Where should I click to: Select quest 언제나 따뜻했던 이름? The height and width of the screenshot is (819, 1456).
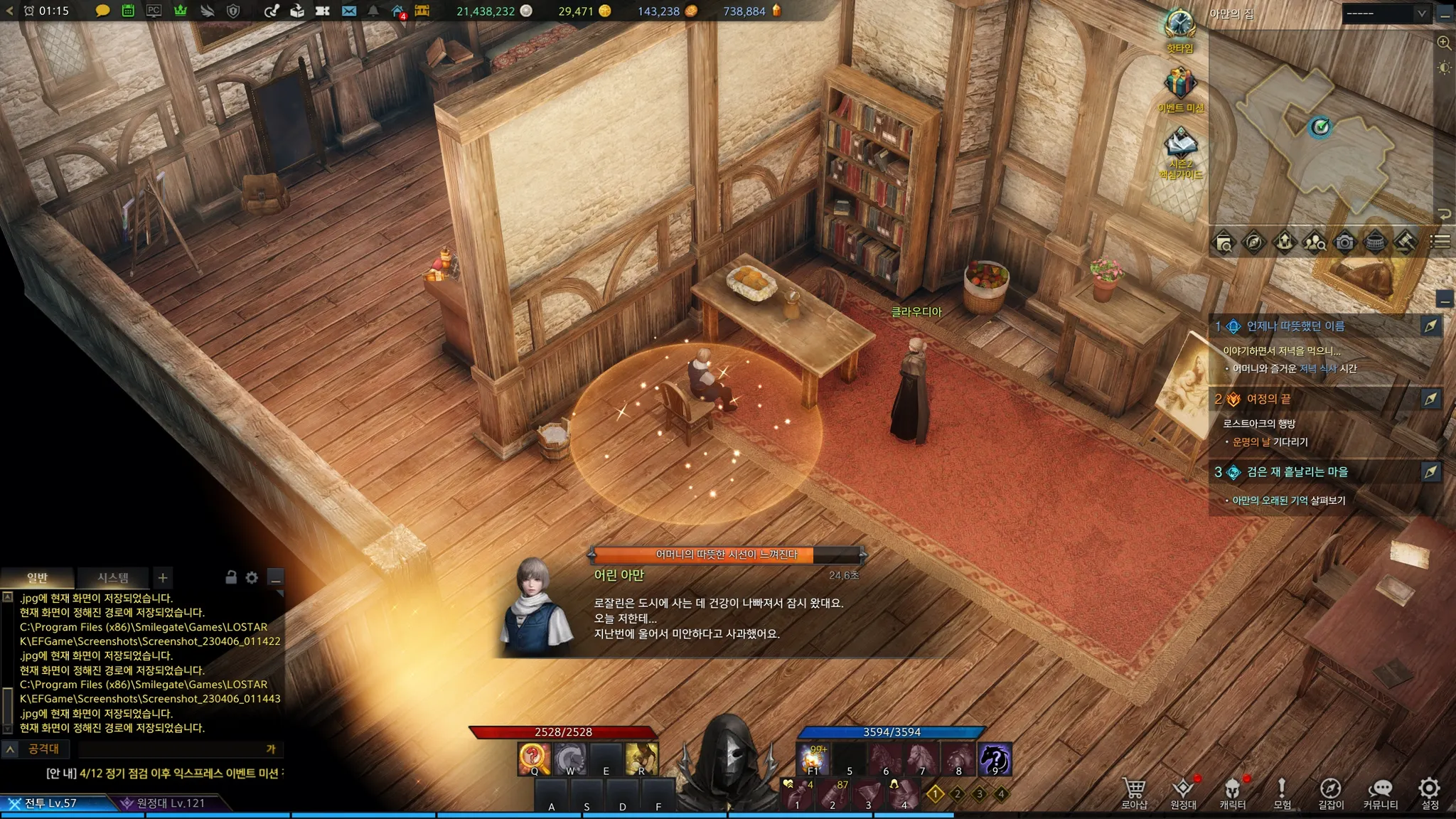[x=1295, y=326]
